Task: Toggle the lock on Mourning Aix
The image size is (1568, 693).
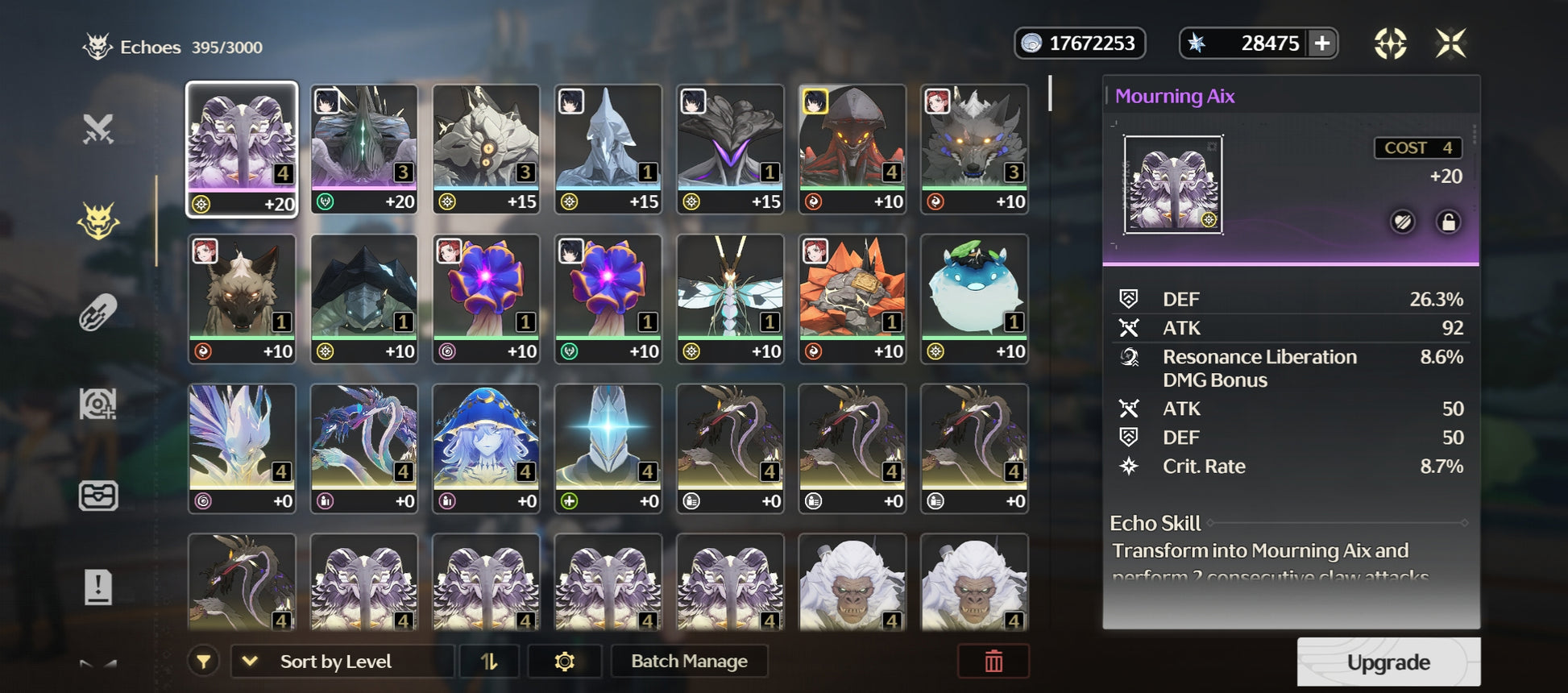Action: pos(1448,222)
